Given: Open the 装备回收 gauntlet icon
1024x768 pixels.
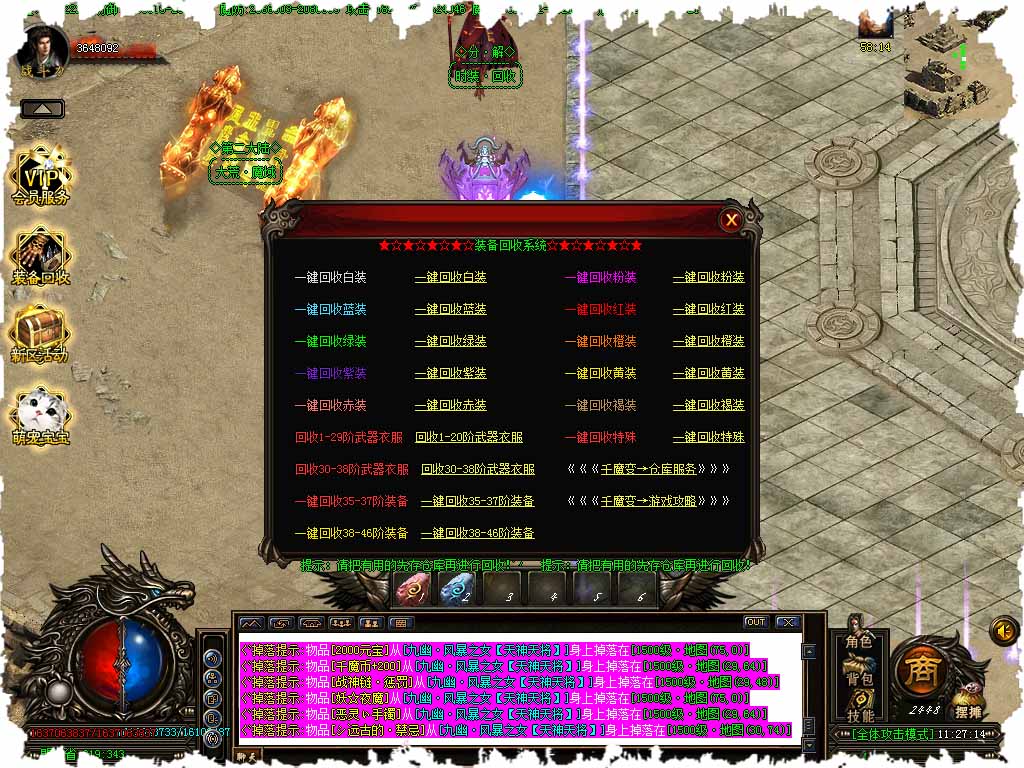Looking at the screenshot, I should tap(41, 256).
